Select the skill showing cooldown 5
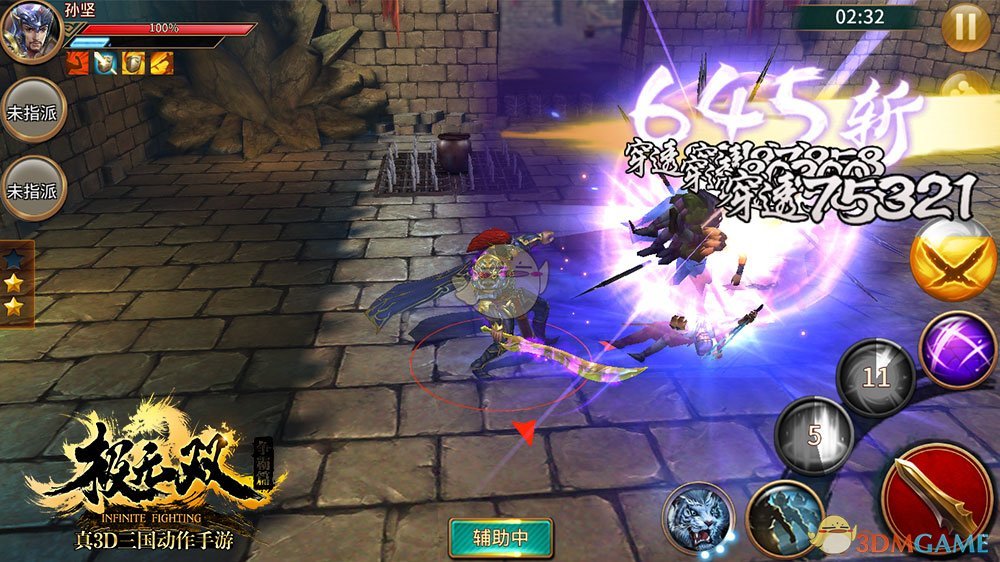The image size is (1000, 562). 815,435
